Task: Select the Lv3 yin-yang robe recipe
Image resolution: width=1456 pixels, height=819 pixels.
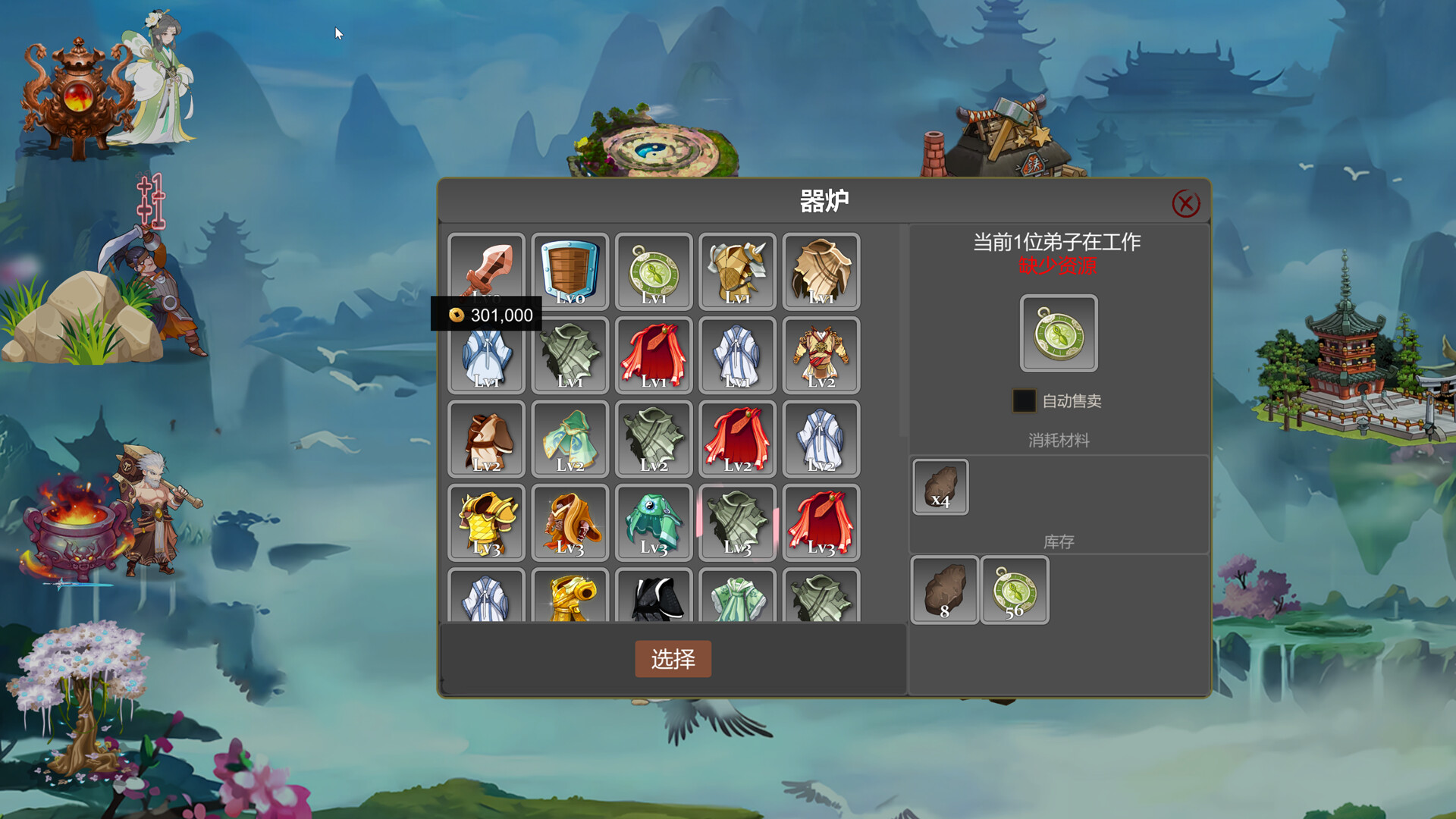Action: pyautogui.click(x=654, y=522)
